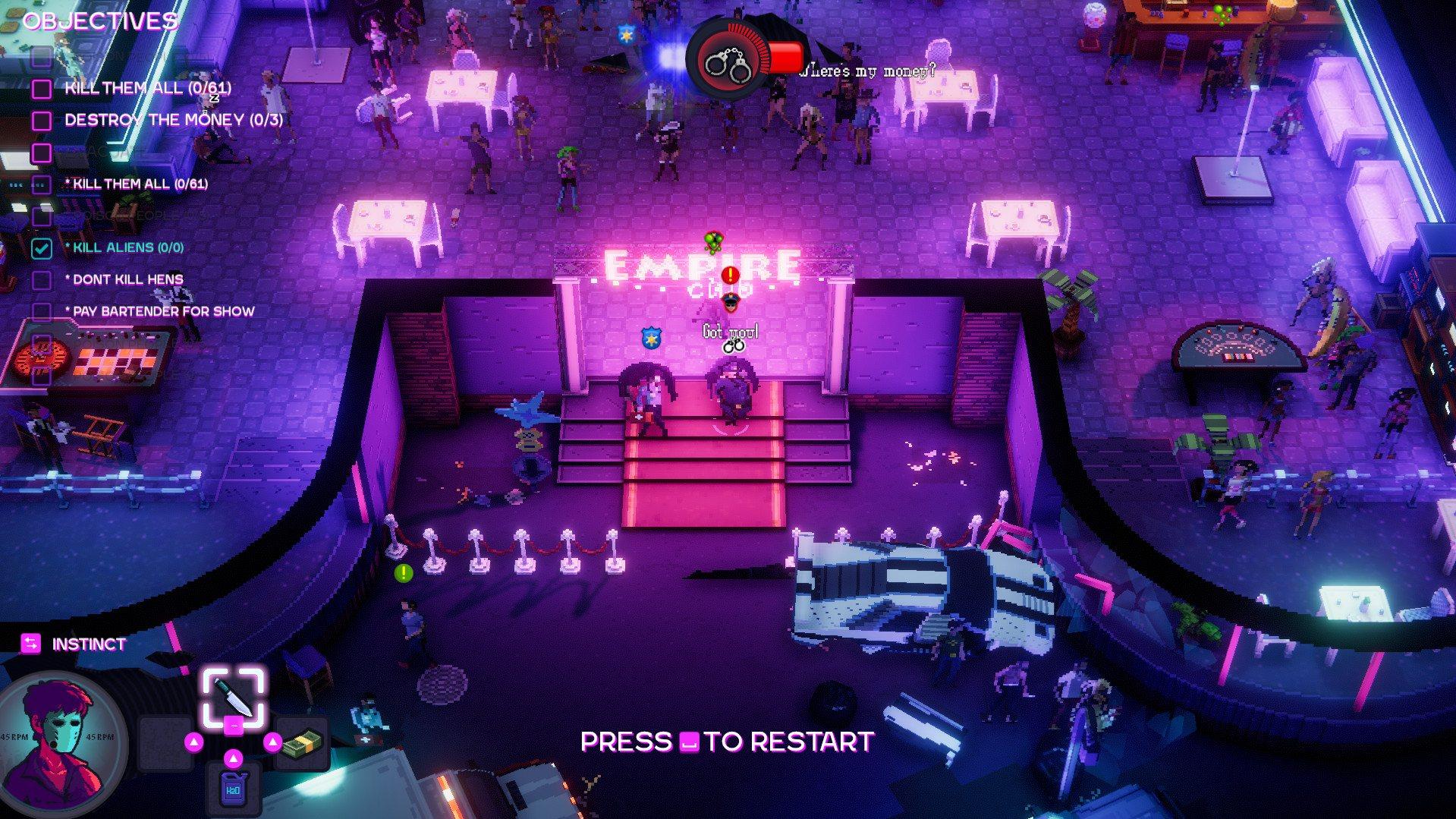Click the PAY BARTENDER FOR SHOW objective text

click(164, 310)
